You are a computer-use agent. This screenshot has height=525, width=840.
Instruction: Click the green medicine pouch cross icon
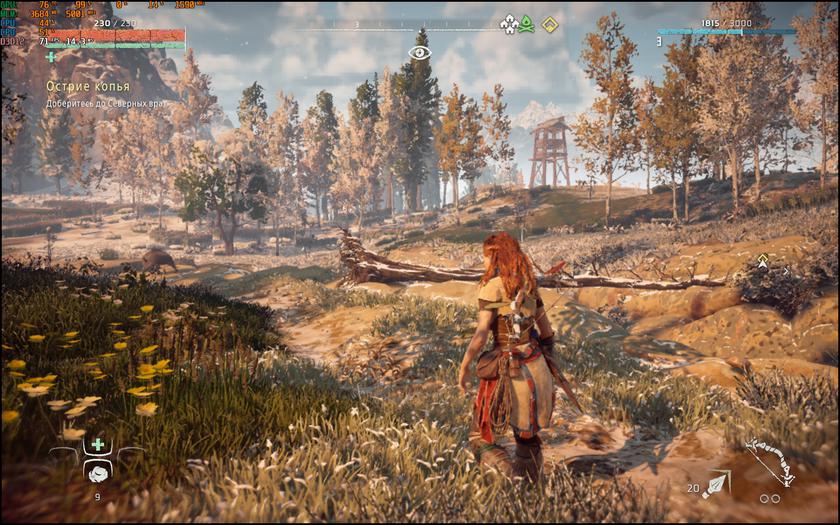(51, 56)
